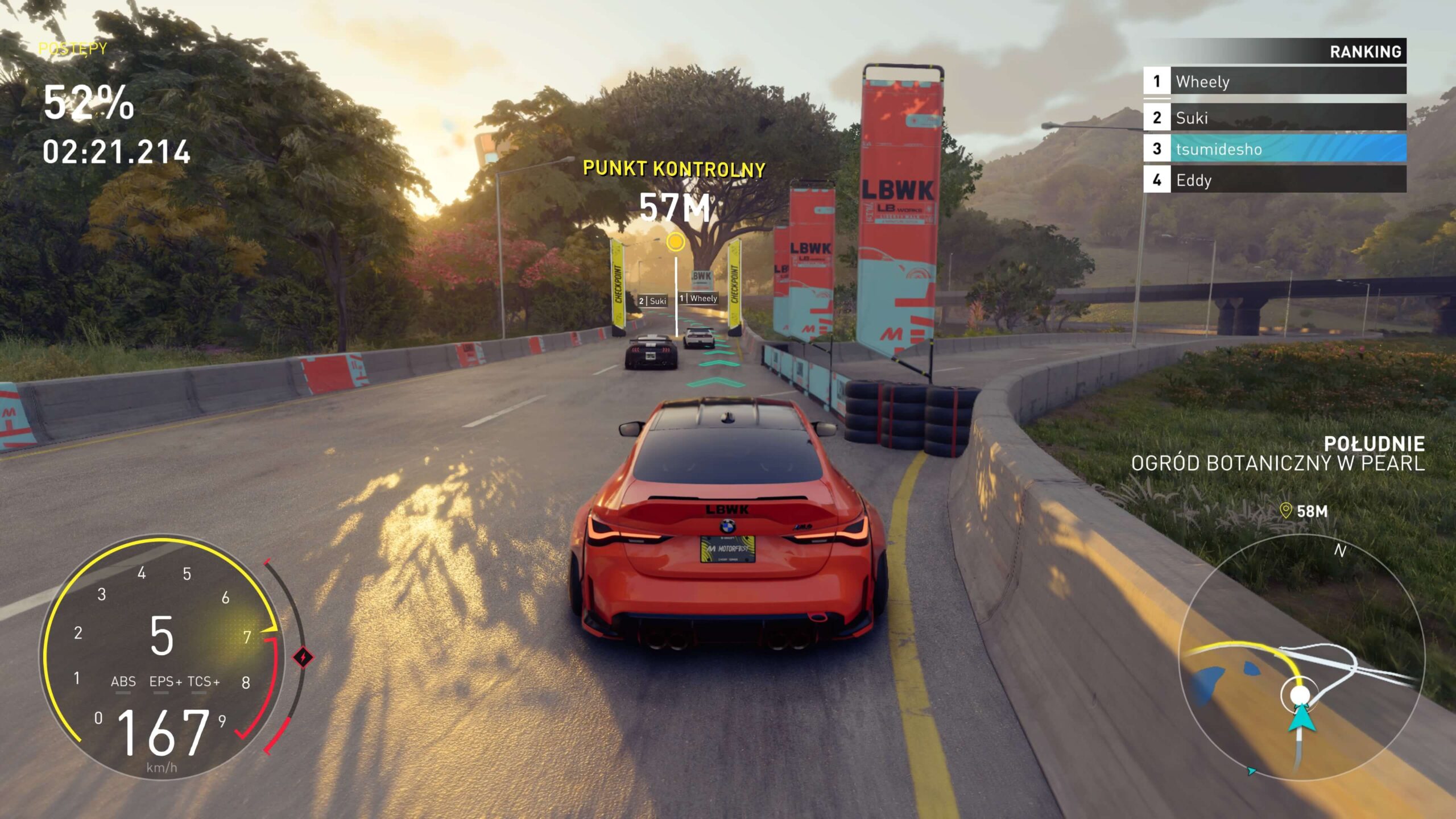
Task: Open the circular minimap
Action: point(1301,657)
